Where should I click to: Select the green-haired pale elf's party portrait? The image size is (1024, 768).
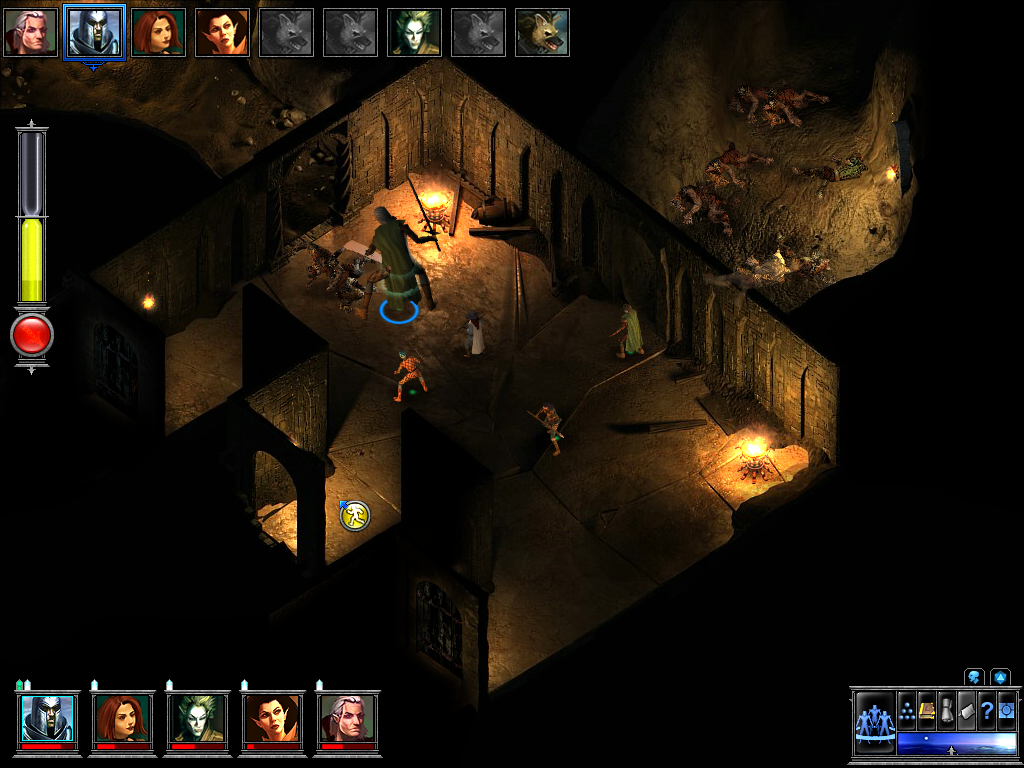tap(197, 718)
